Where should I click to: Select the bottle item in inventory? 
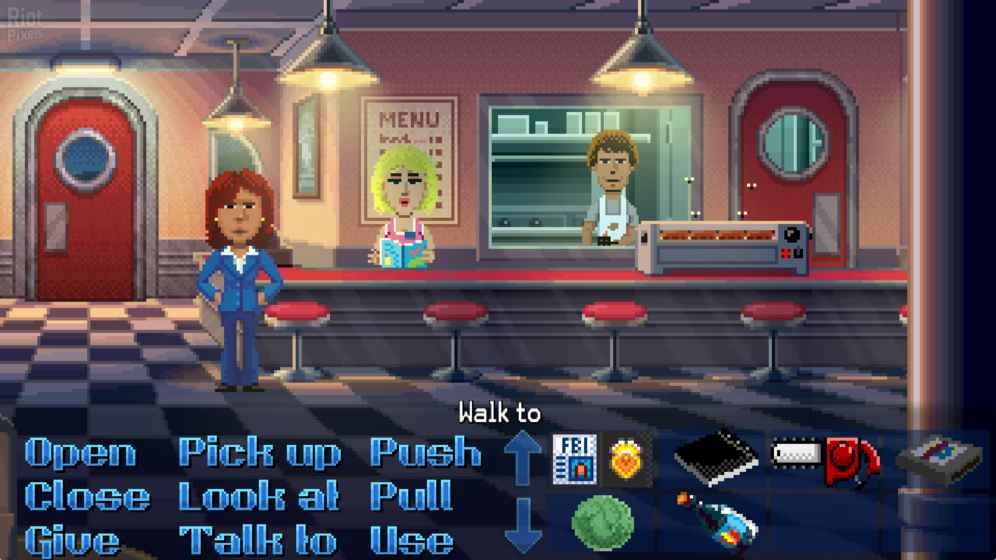716,520
